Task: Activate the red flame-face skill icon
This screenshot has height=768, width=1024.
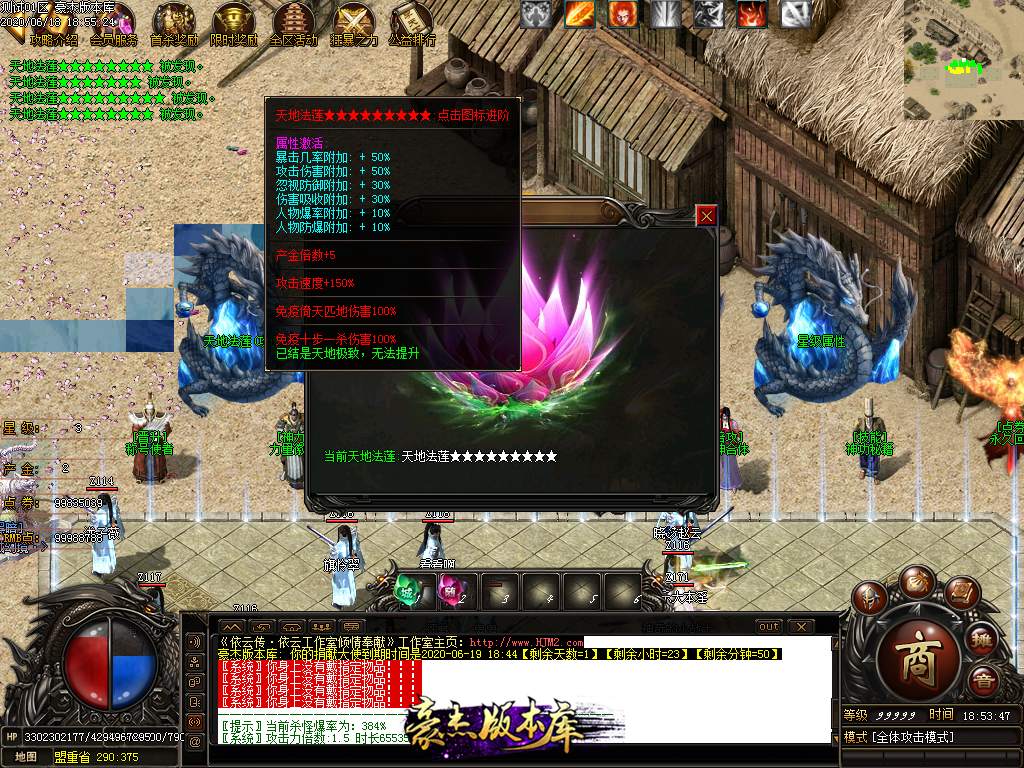Action: (622, 14)
